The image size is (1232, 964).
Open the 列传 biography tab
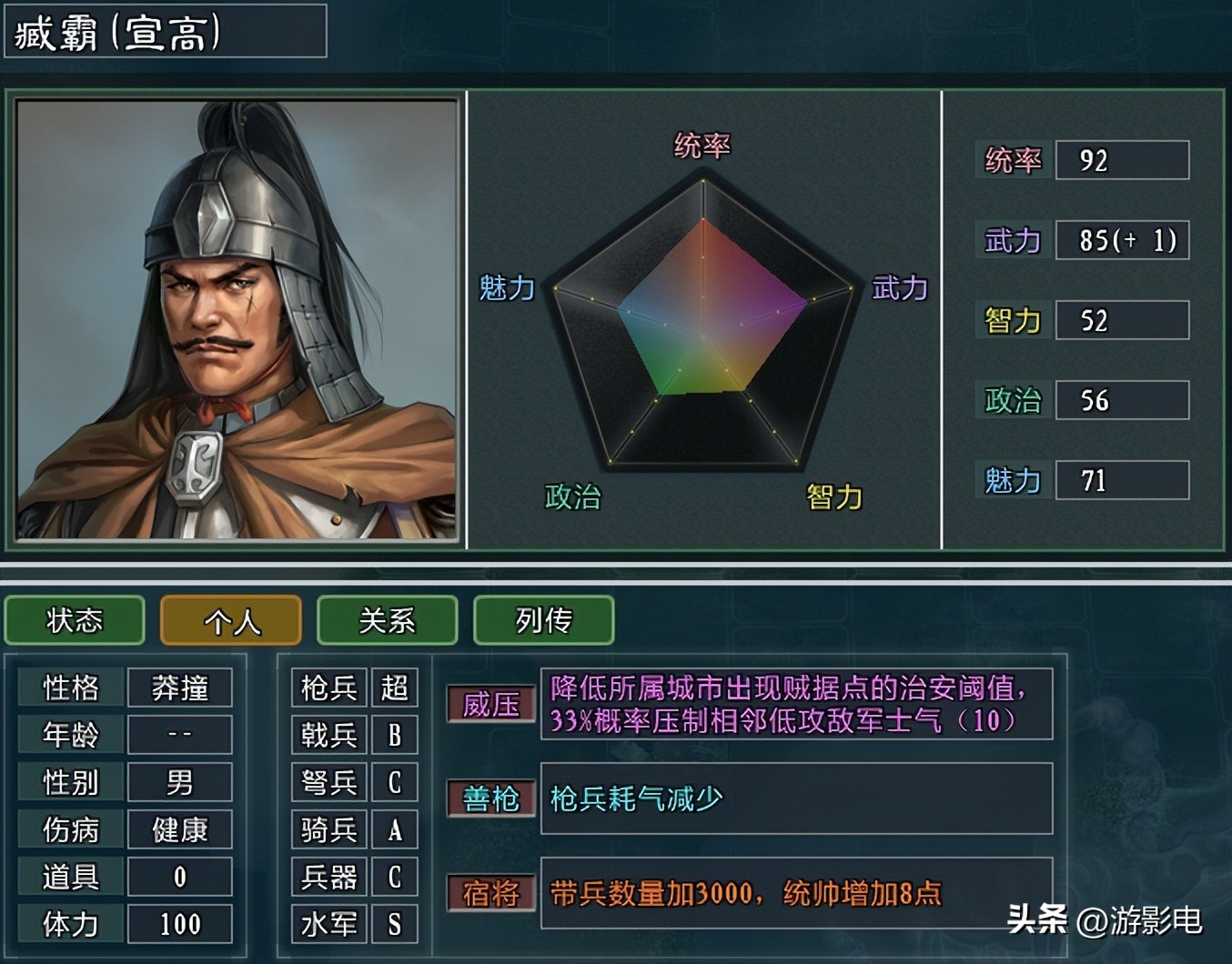coord(543,621)
